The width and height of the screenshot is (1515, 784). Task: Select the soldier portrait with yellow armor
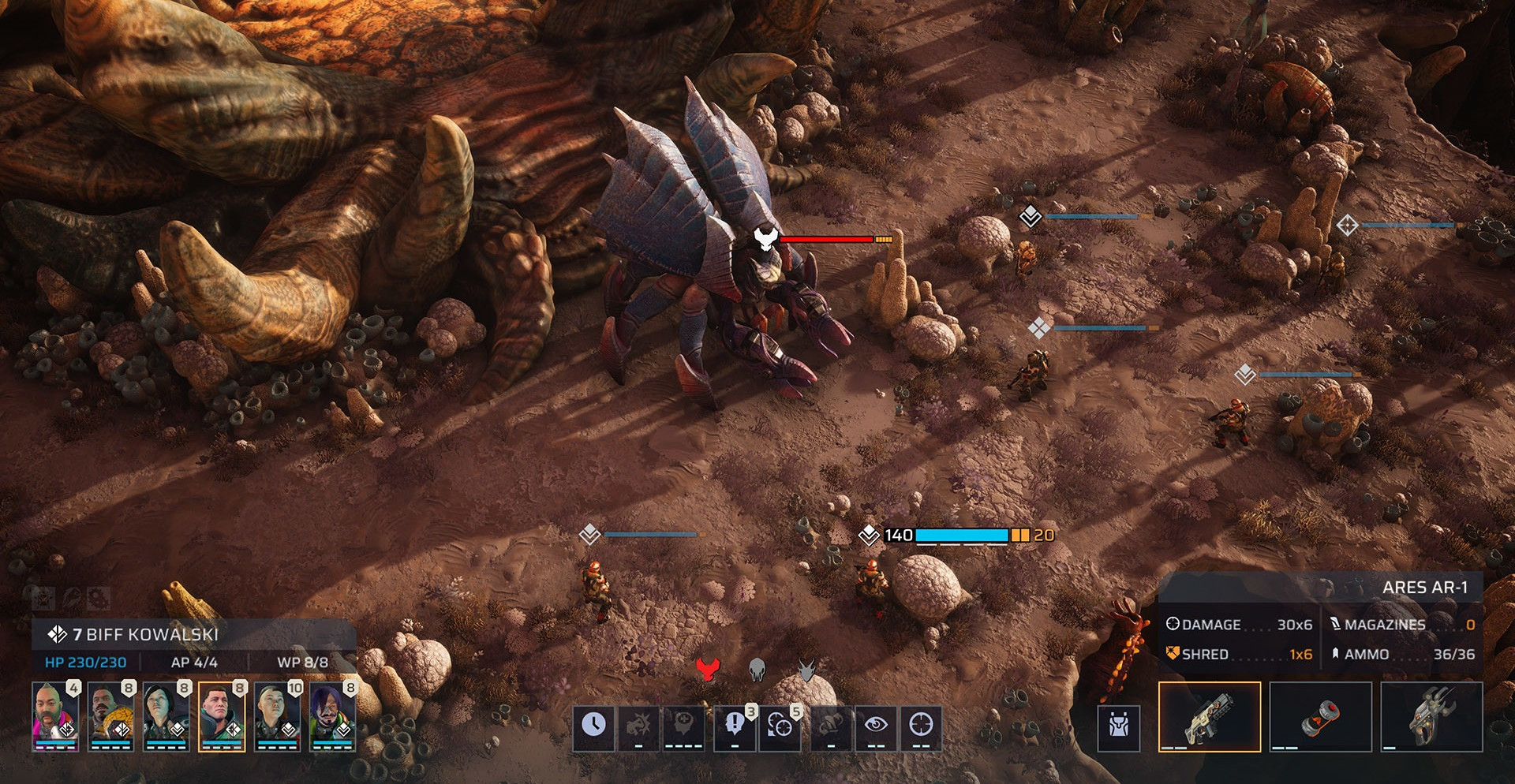(x=110, y=715)
